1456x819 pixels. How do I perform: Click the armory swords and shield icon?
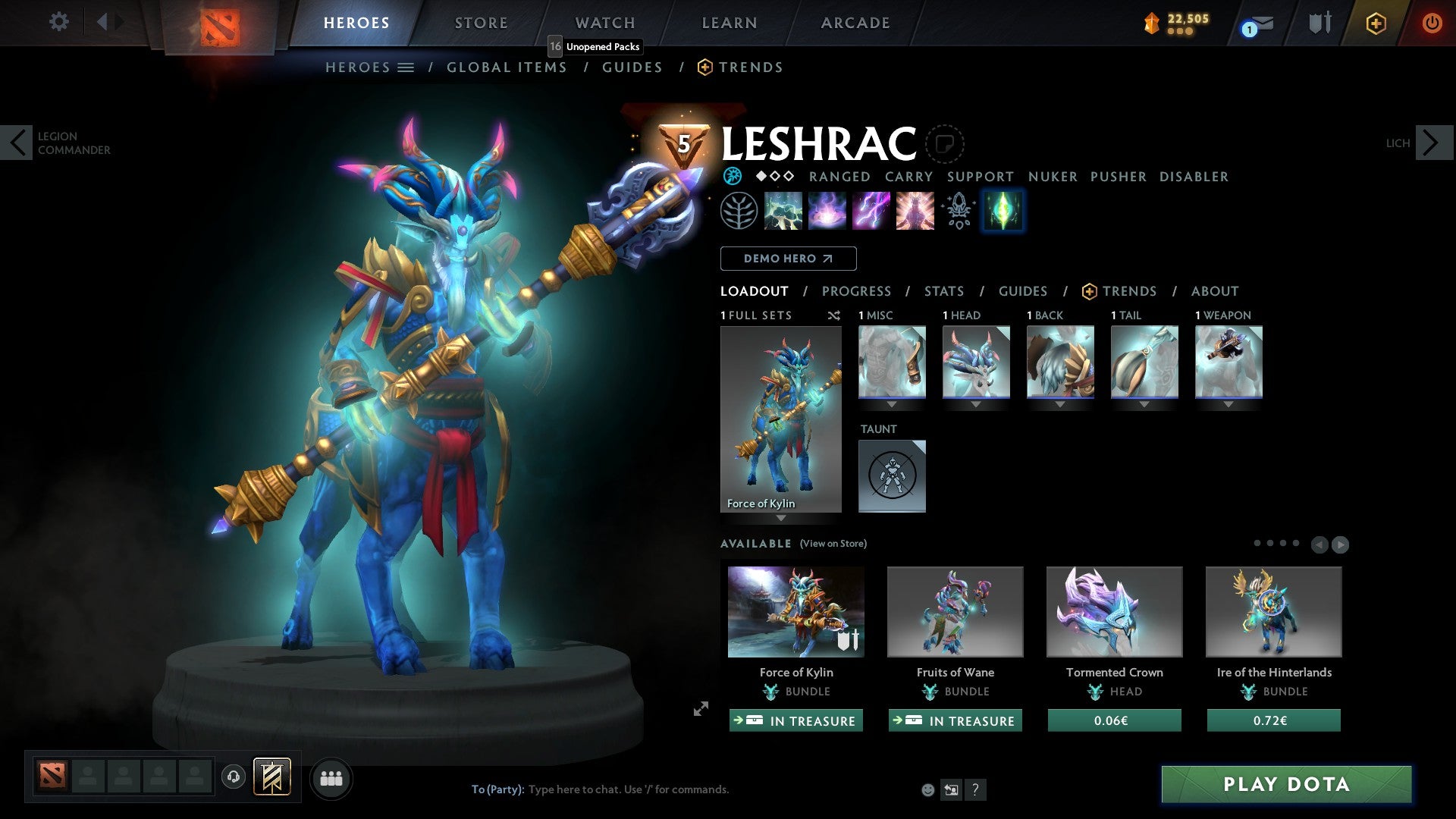tap(1319, 23)
